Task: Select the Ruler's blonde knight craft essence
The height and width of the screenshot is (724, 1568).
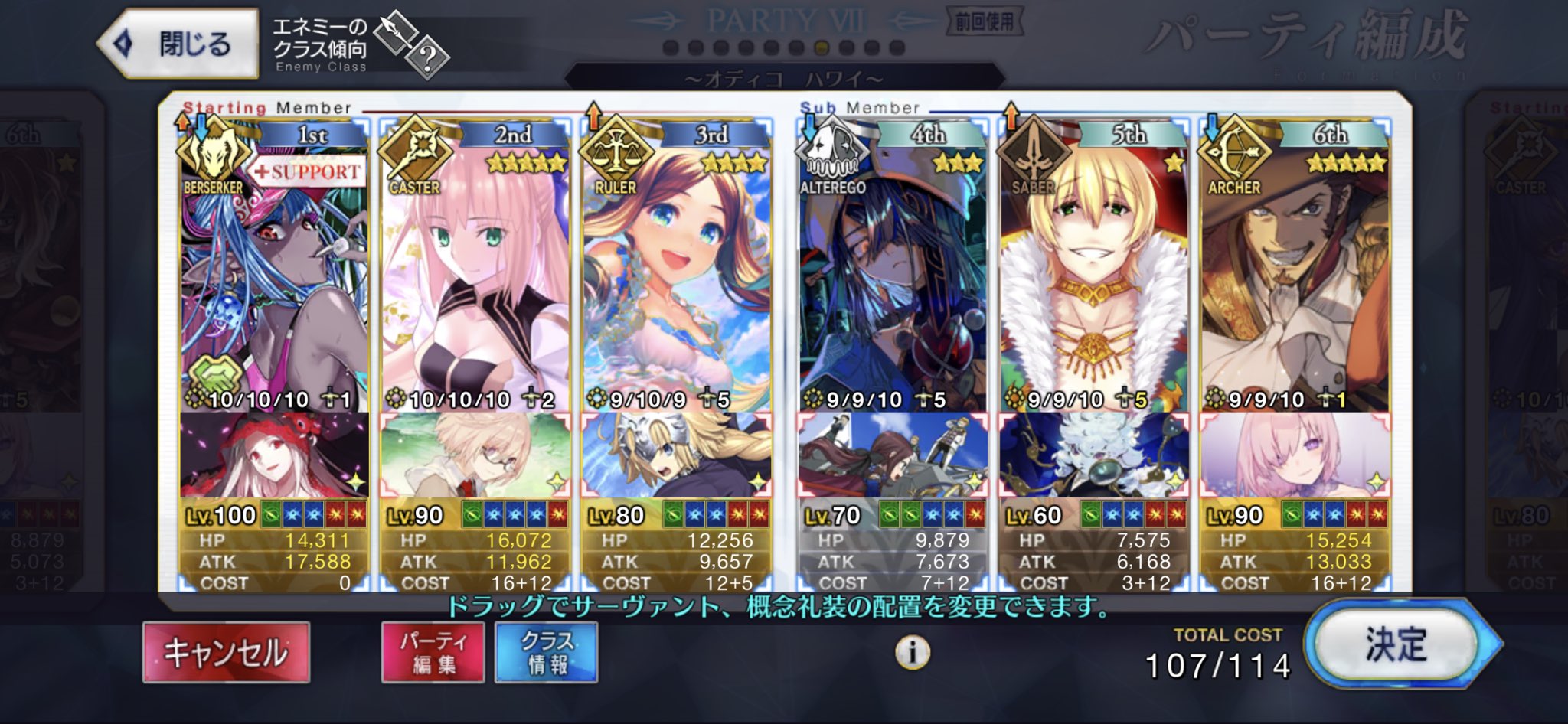Action: pos(676,455)
